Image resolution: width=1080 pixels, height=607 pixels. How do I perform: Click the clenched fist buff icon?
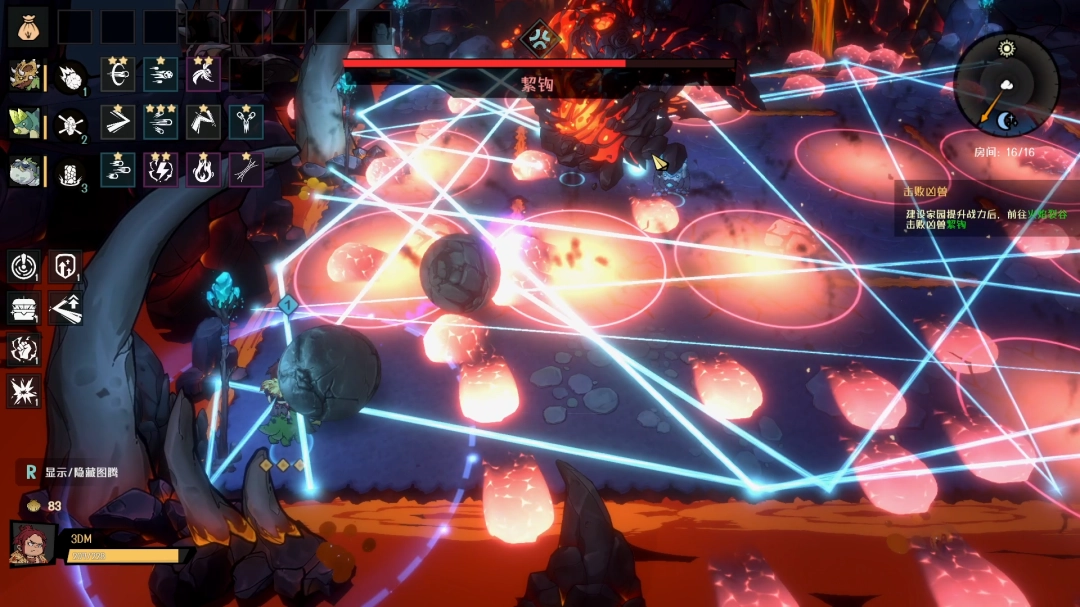click(23, 349)
